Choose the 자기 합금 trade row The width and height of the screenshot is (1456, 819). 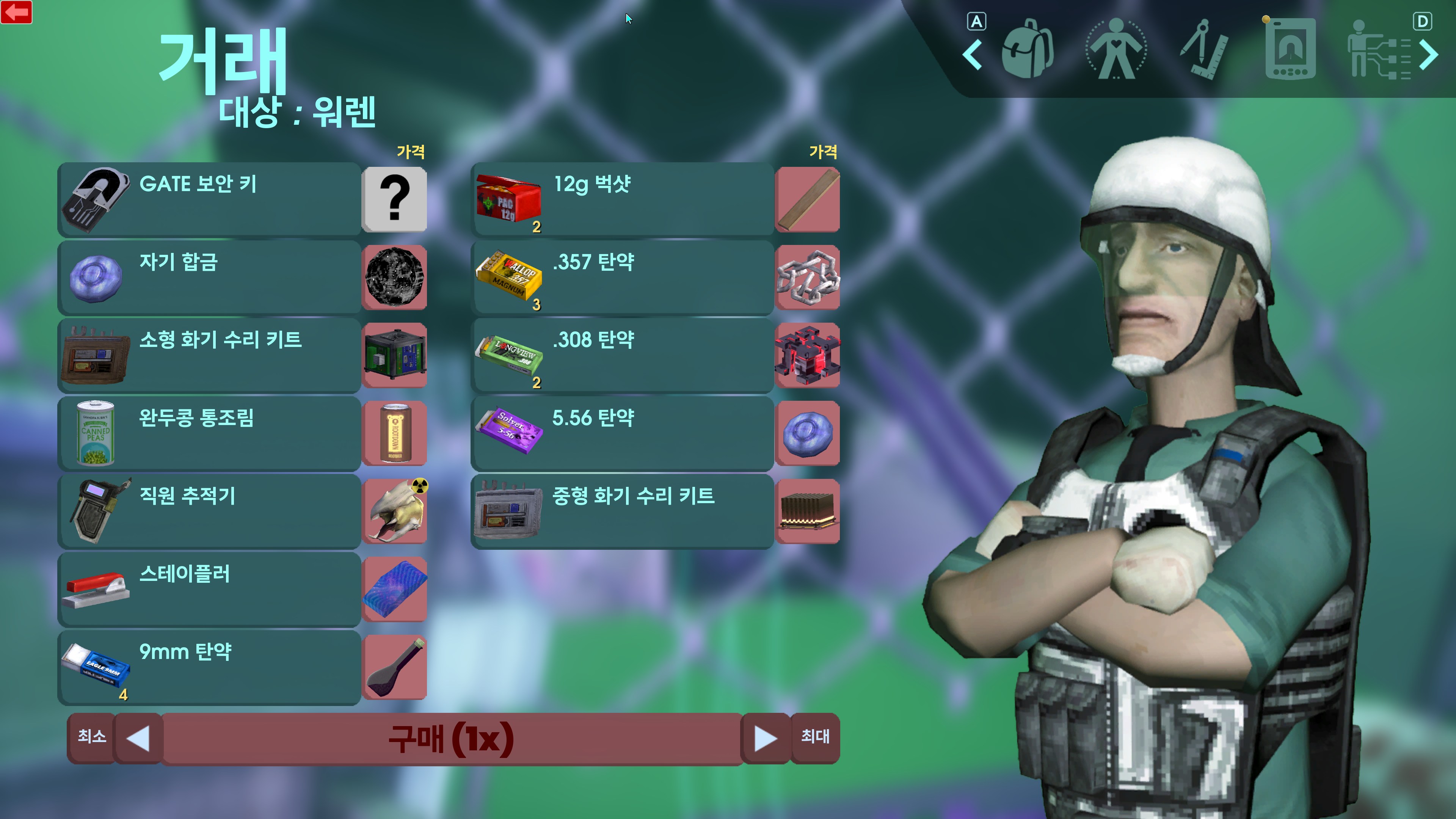click(209, 277)
